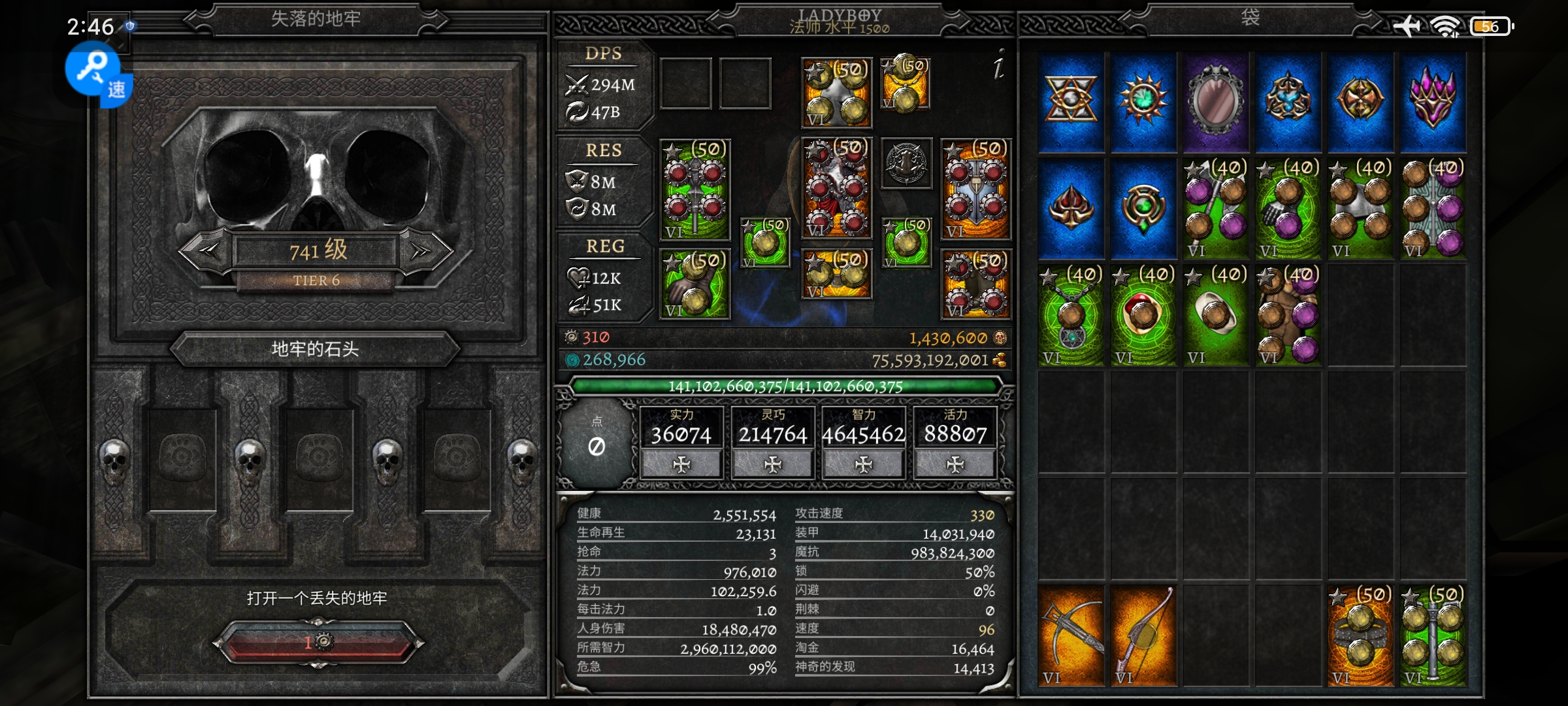Image resolution: width=1568 pixels, height=706 pixels.
Task: Add a point to 灵巧 (dexterity)
Action: pos(772,464)
